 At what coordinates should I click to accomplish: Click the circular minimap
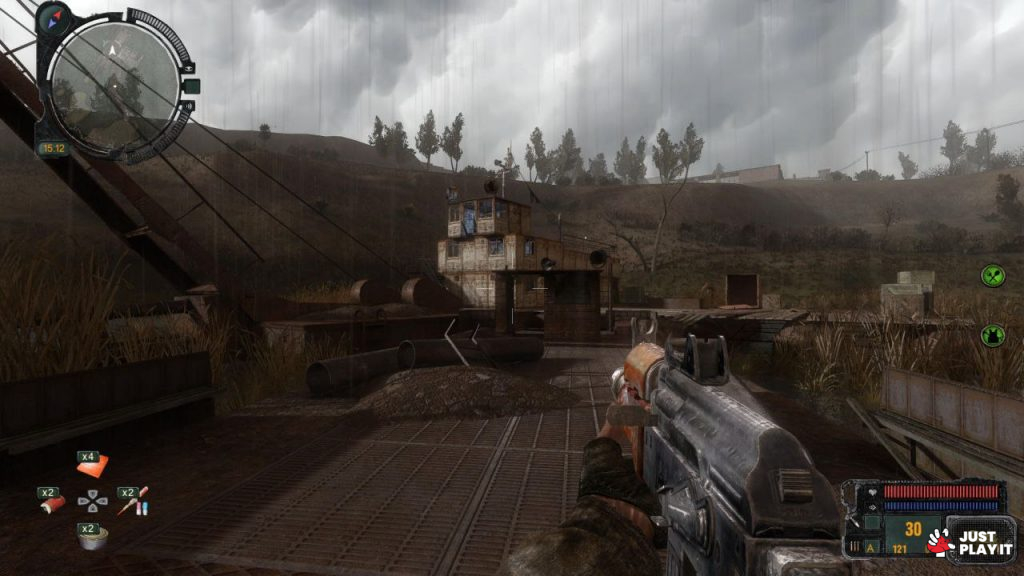tap(114, 84)
